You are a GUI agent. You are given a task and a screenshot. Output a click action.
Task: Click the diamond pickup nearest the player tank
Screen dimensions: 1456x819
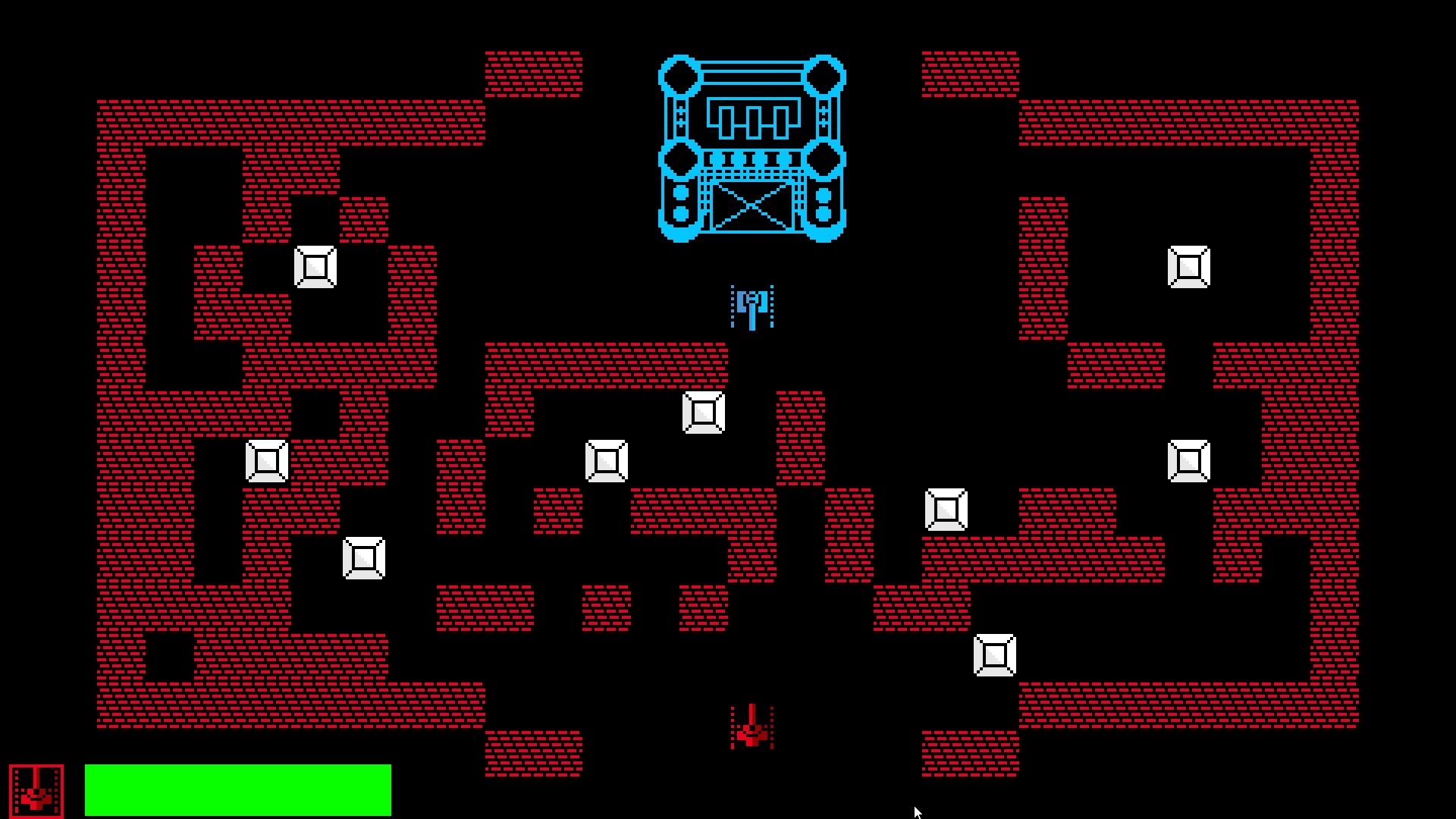tap(704, 412)
